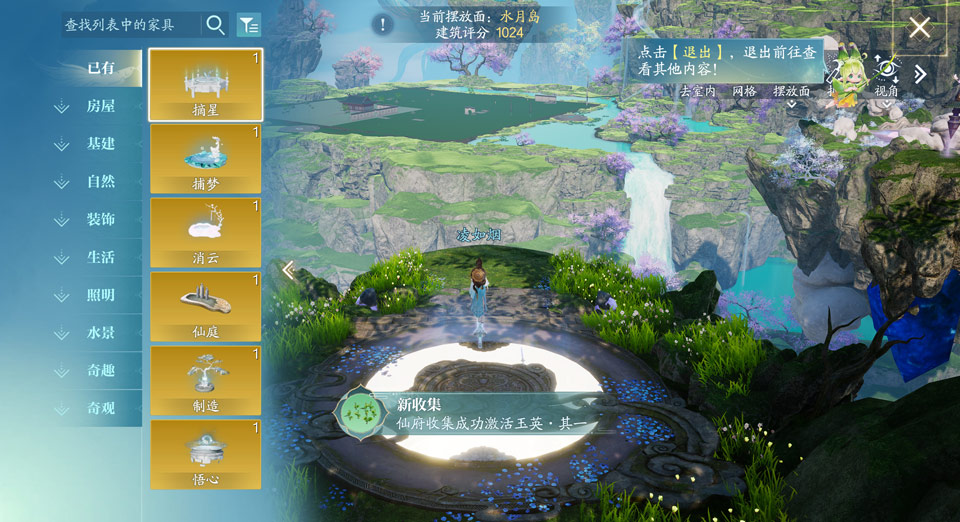Select the 奇趣 category

pyautogui.click(x=100, y=370)
